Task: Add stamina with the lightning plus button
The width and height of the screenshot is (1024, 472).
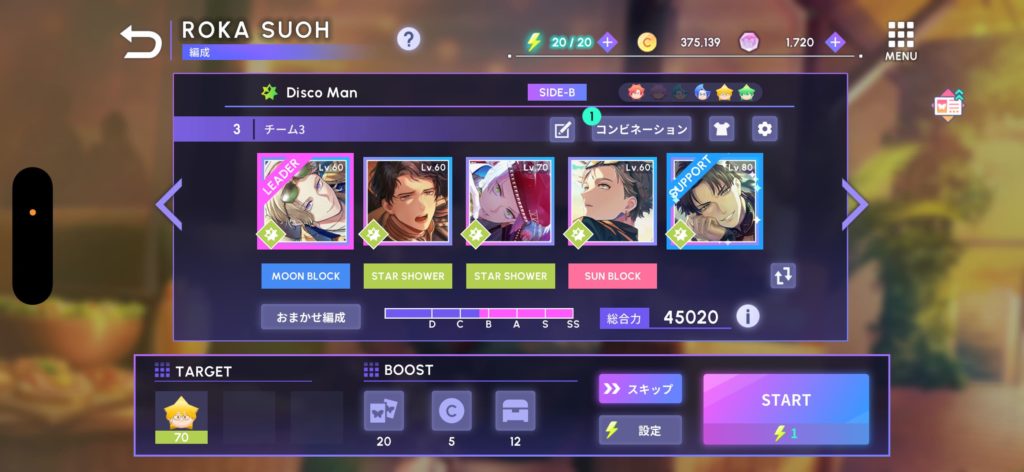Action: [608, 42]
